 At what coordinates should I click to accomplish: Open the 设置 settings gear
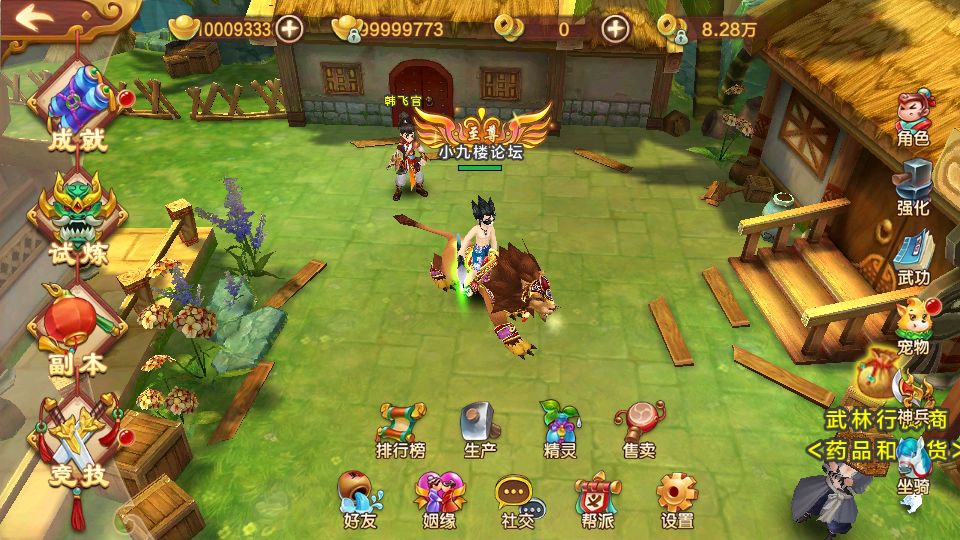pos(677,499)
